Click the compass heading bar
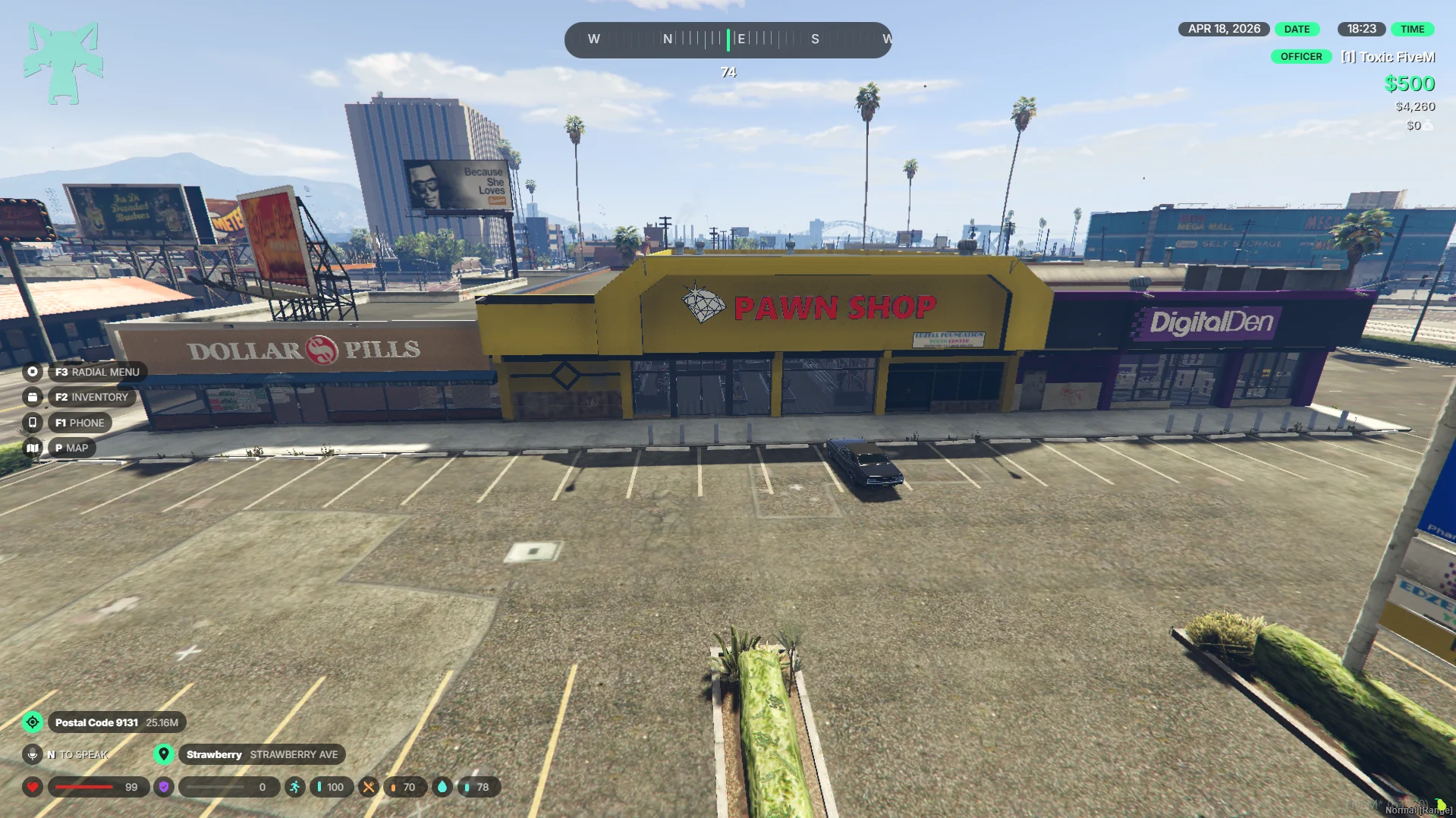The image size is (1456, 818). pos(728,39)
